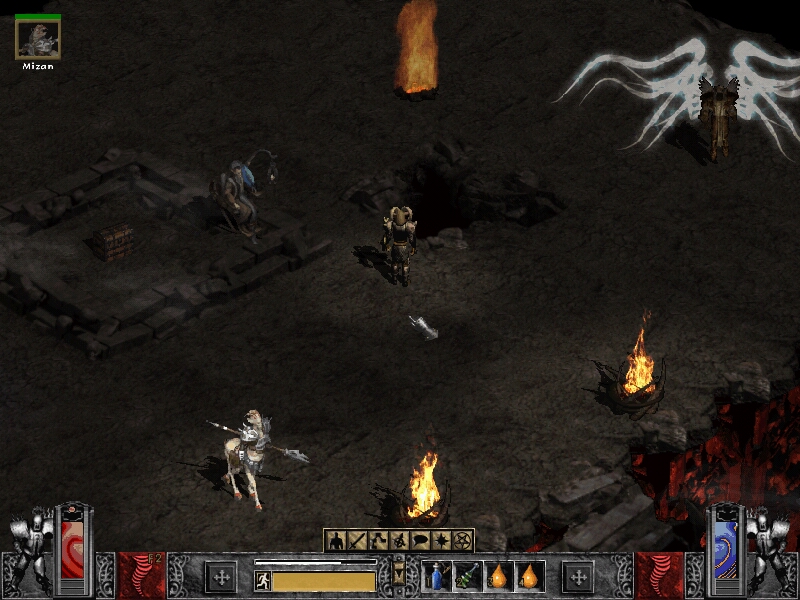Open the character screen silhouette icon

[337, 541]
